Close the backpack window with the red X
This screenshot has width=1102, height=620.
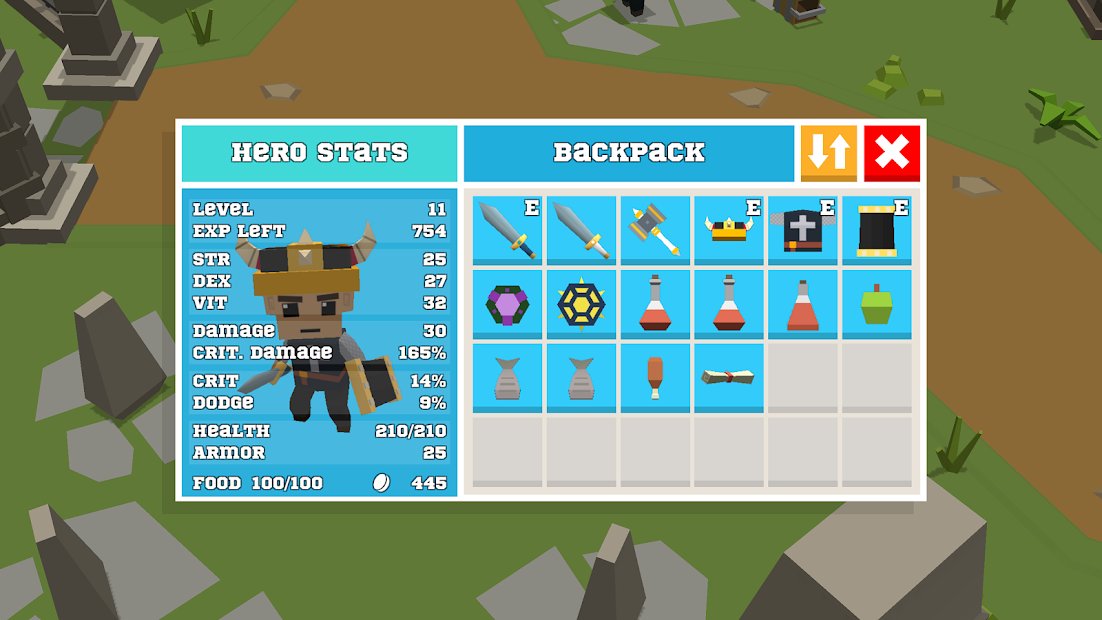click(892, 153)
